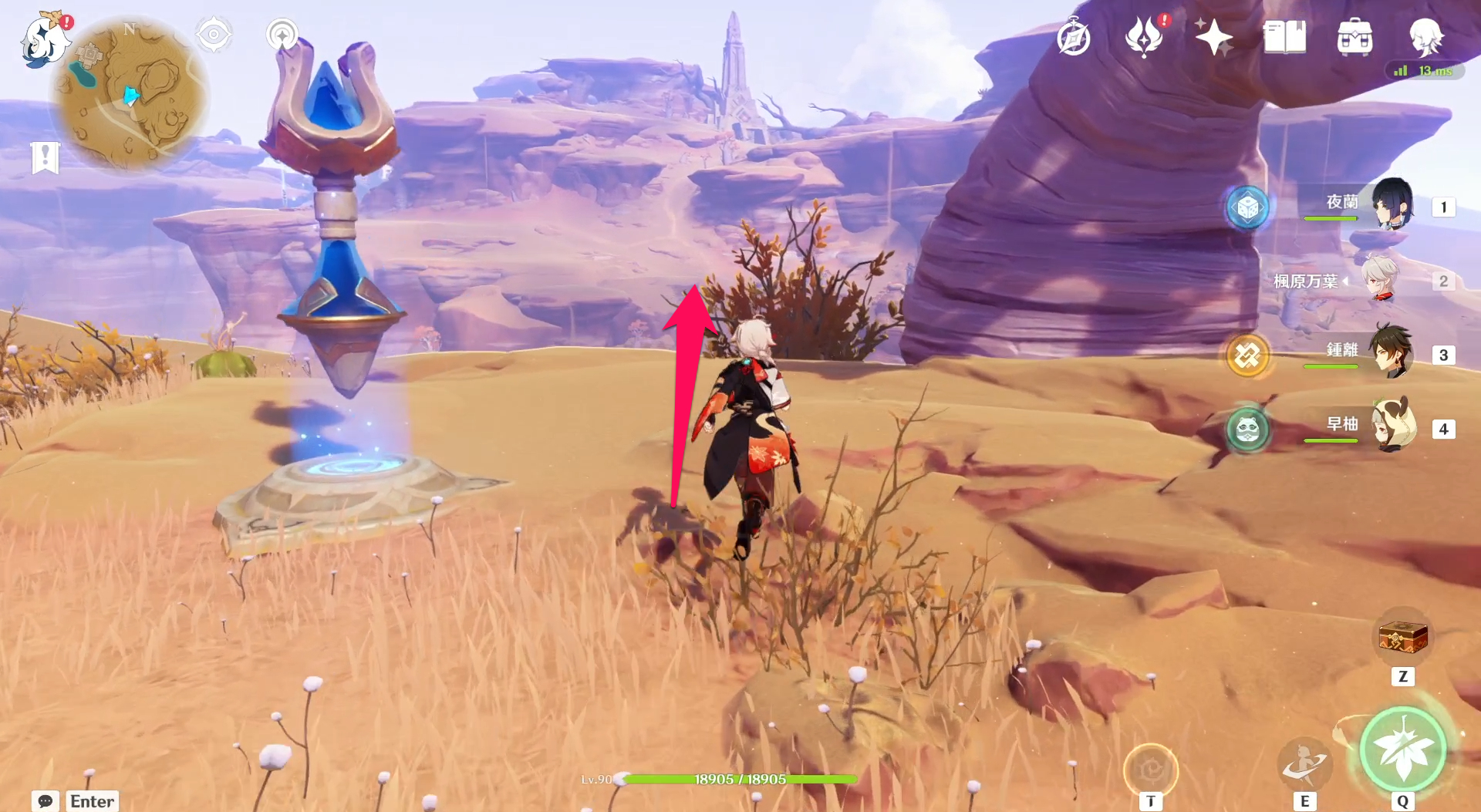
Task: Open the Adventure Handbook
Action: coord(1074,35)
